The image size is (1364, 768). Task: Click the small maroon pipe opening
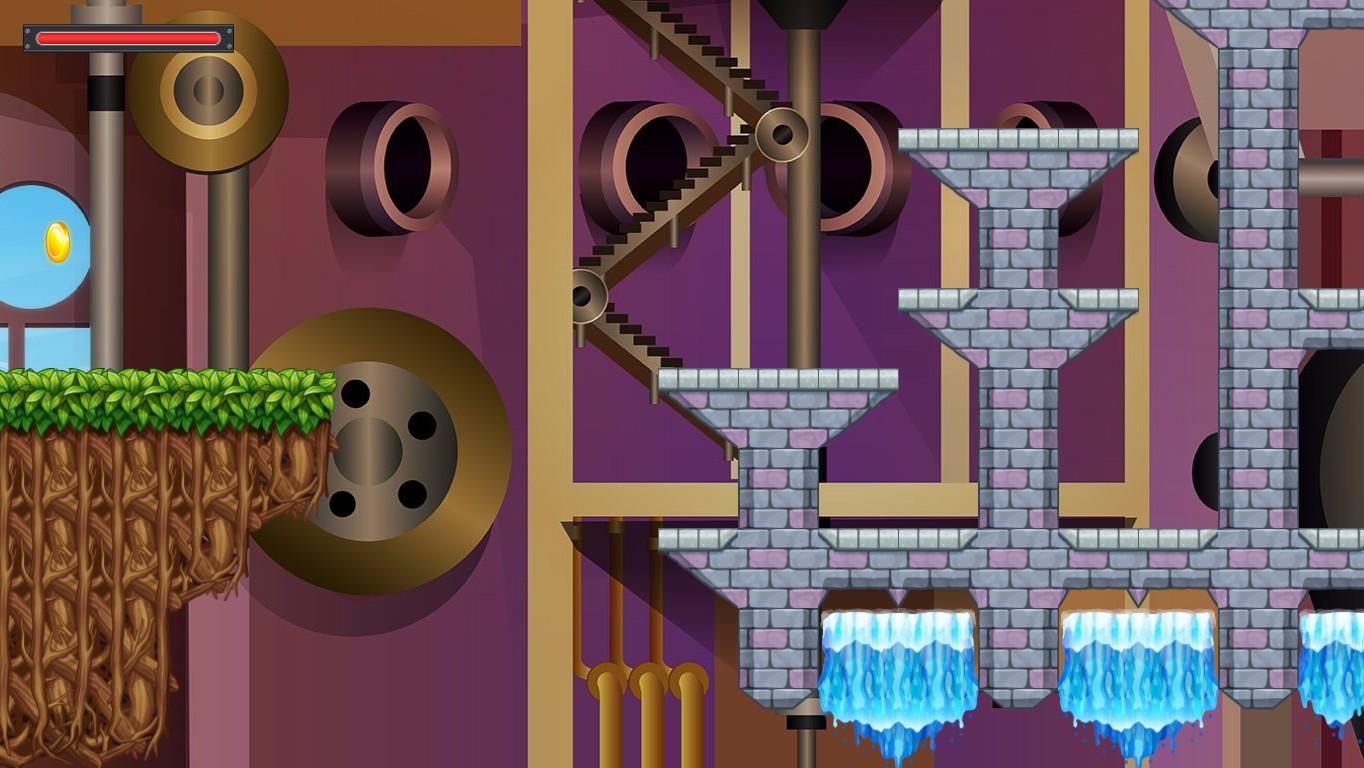tap(400, 165)
